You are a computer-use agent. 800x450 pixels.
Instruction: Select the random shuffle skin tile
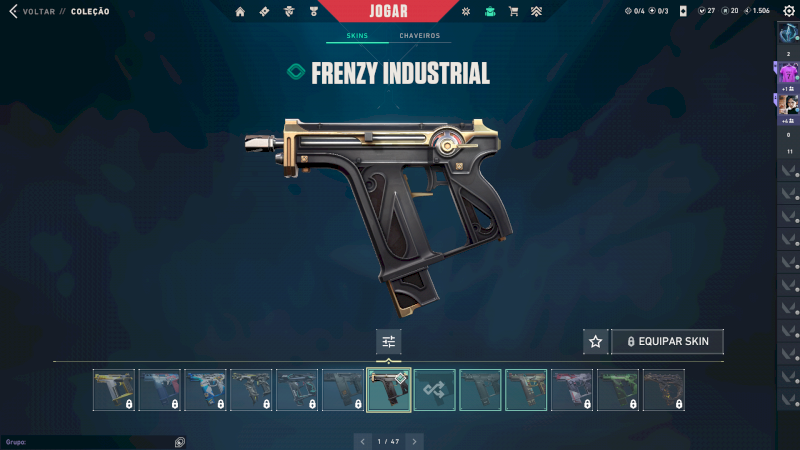(x=435, y=390)
